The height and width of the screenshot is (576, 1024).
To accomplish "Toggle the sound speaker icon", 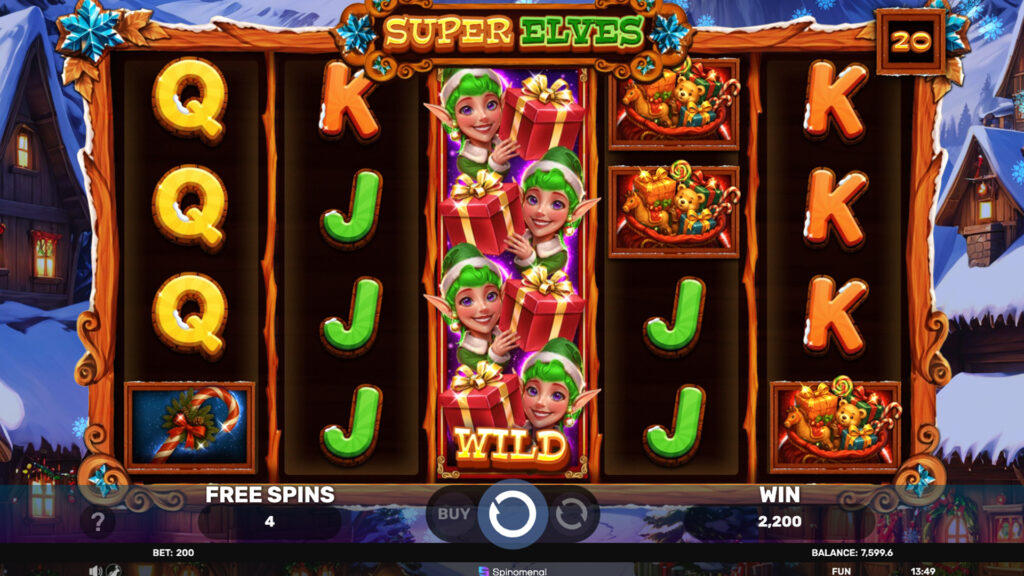I will (96, 570).
